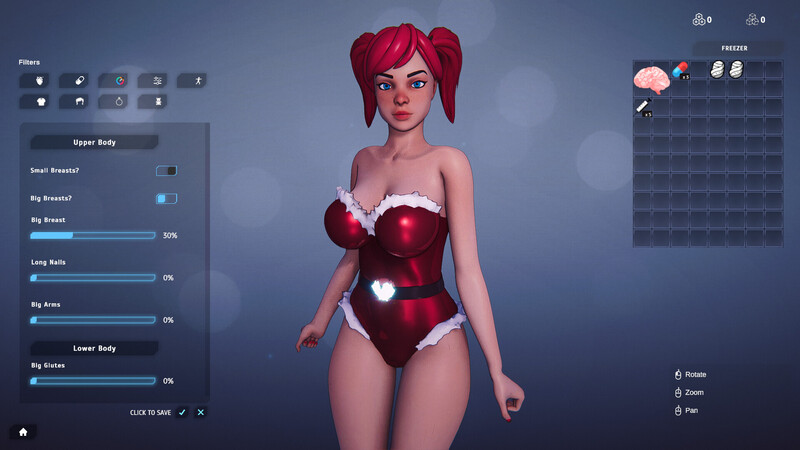Select the heart organ filter
The width and height of the screenshot is (800, 450).
(x=41, y=80)
